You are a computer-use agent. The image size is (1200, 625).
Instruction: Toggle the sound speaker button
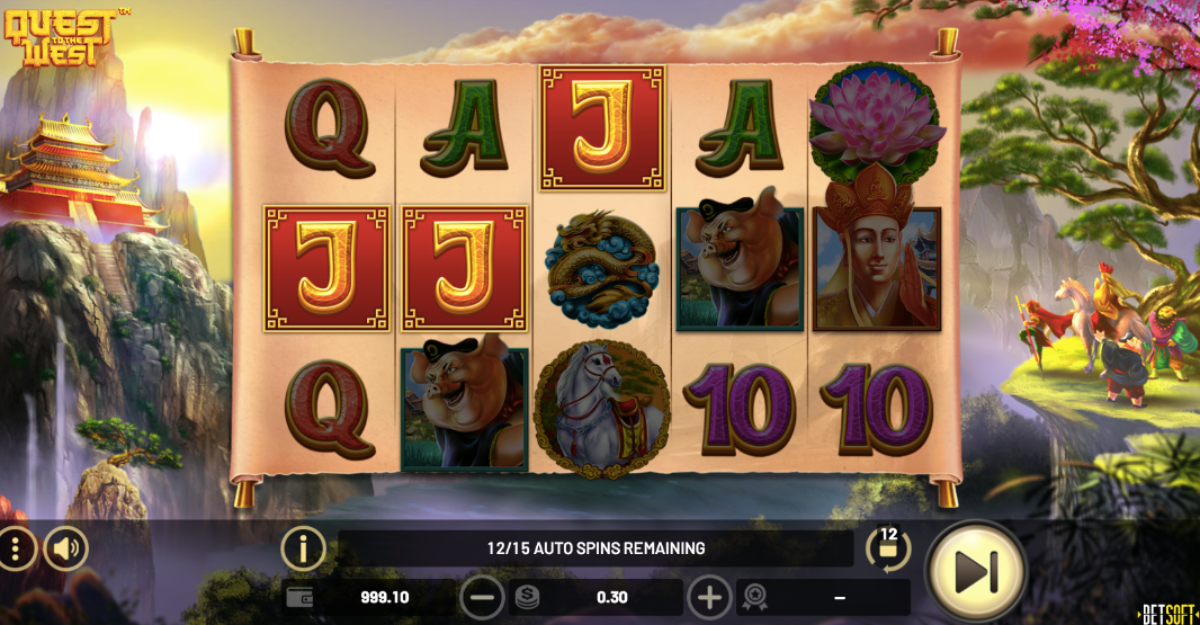[x=66, y=548]
